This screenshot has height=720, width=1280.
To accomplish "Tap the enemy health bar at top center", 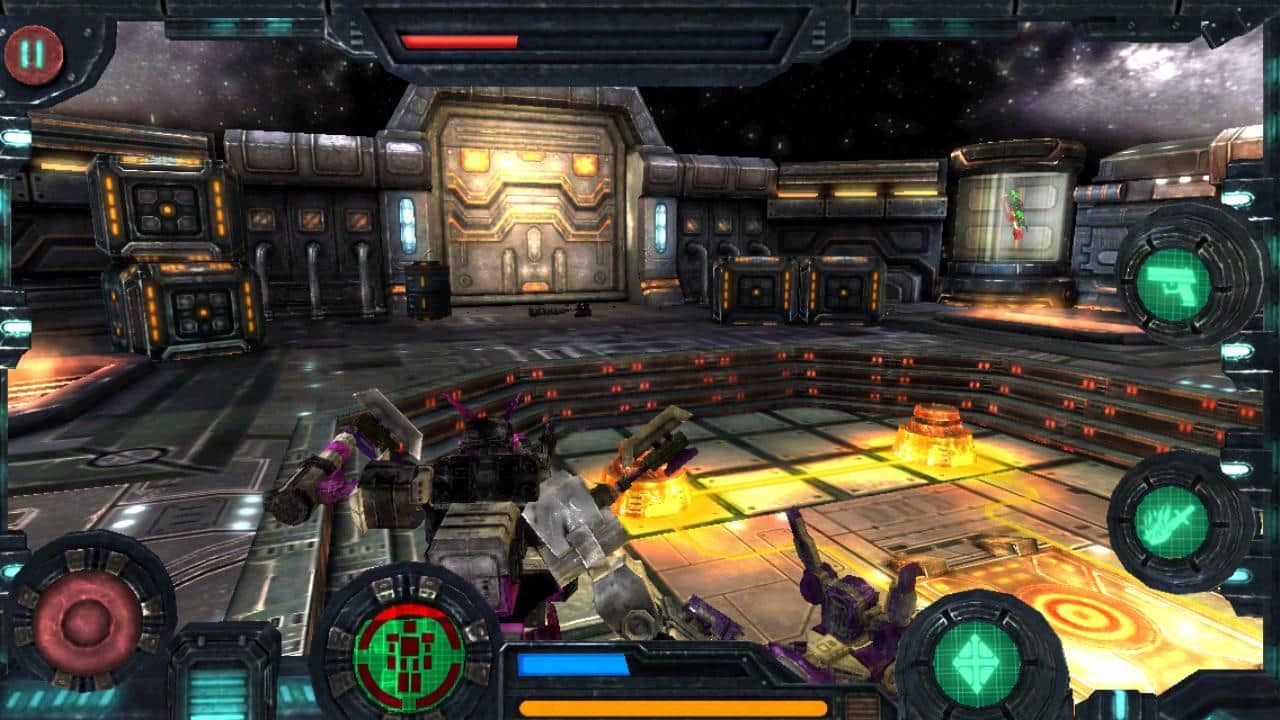I will (460, 42).
